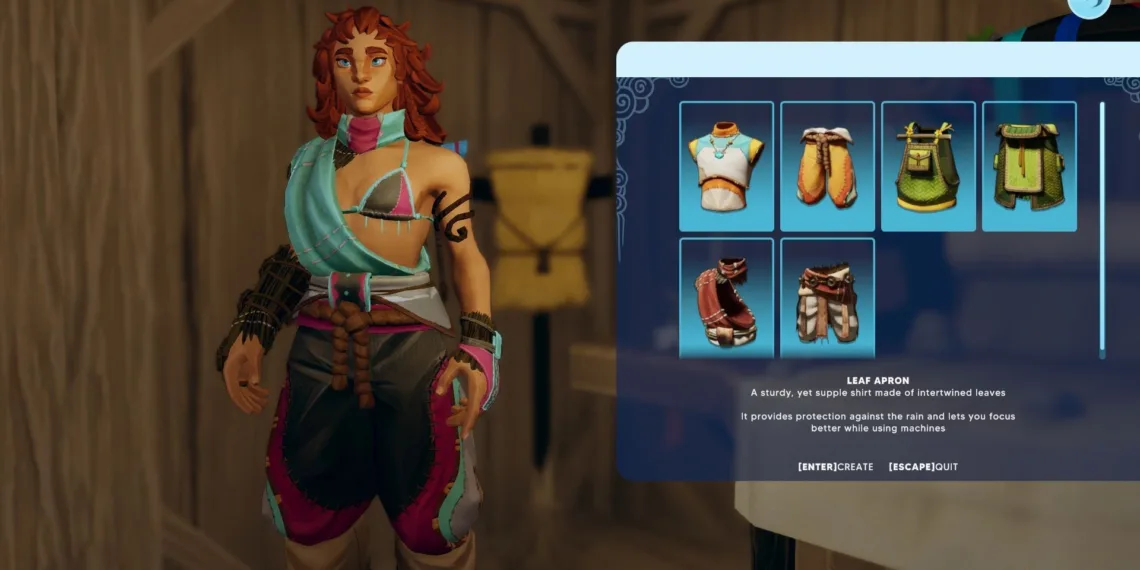
Task: Choose the orange fur-trimmed pants tile
Action: tap(827, 166)
